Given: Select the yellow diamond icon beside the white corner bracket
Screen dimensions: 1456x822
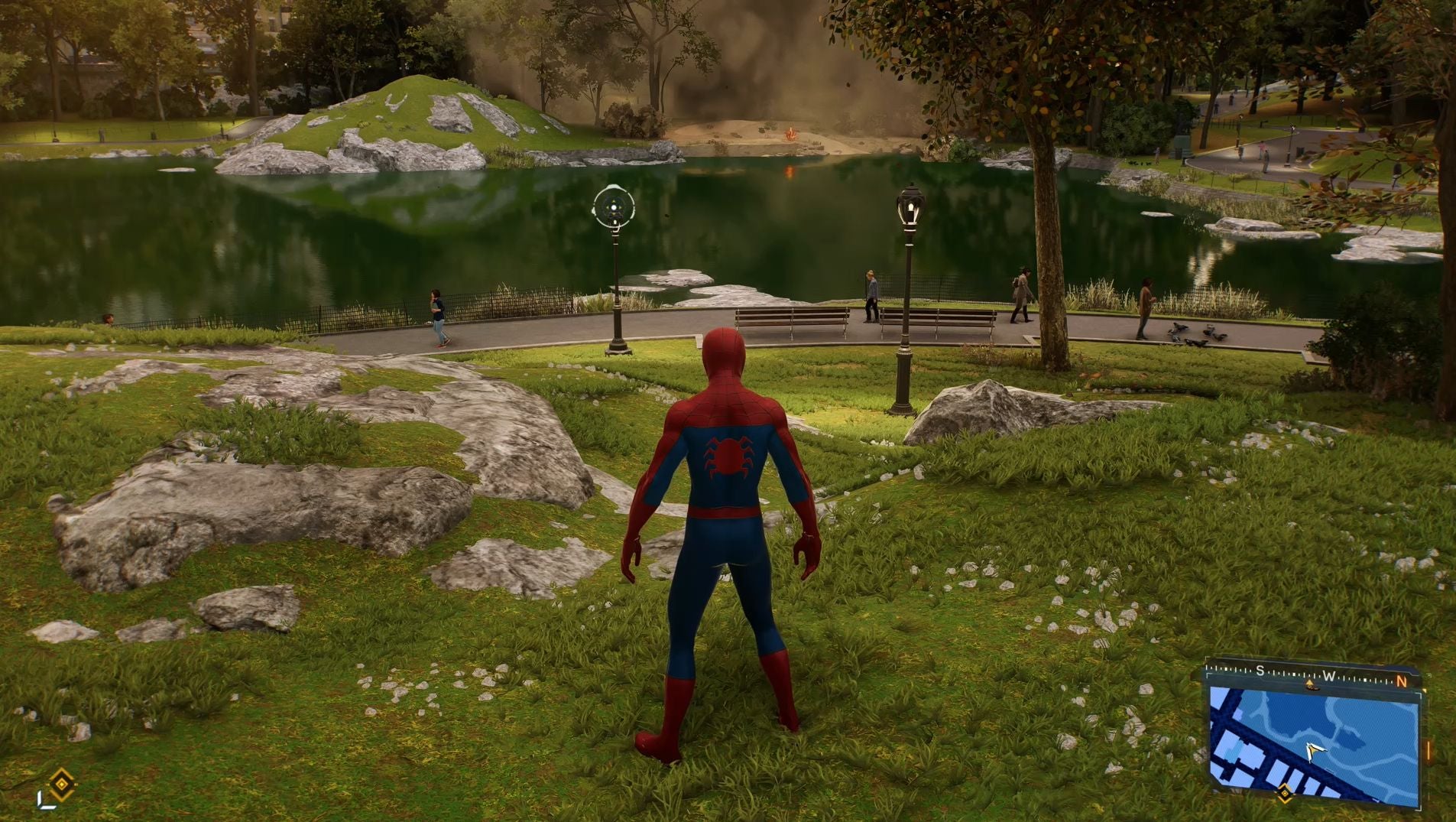Looking at the screenshot, I should [x=61, y=784].
